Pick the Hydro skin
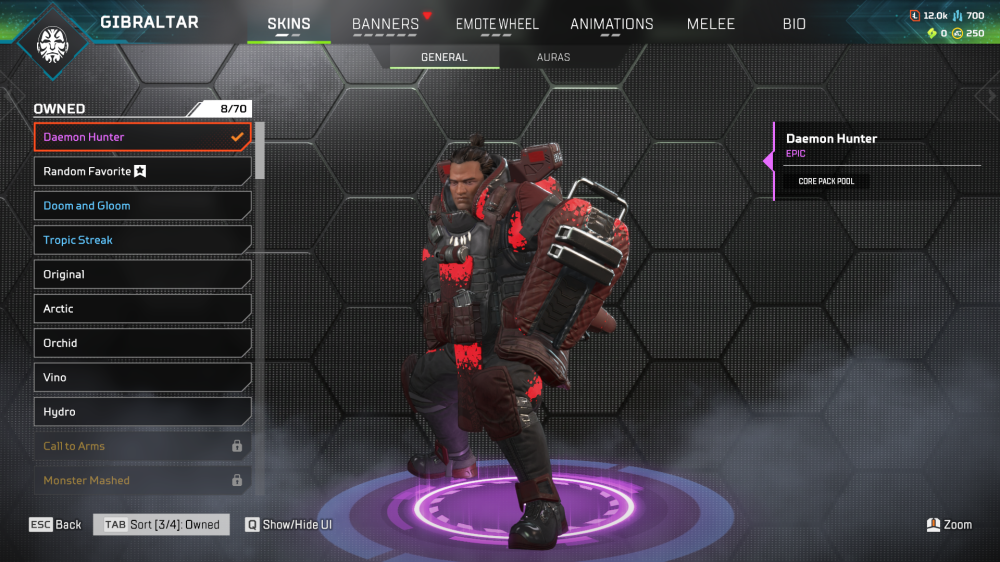Viewport: 1000px width, 562px height. [142, 412]
